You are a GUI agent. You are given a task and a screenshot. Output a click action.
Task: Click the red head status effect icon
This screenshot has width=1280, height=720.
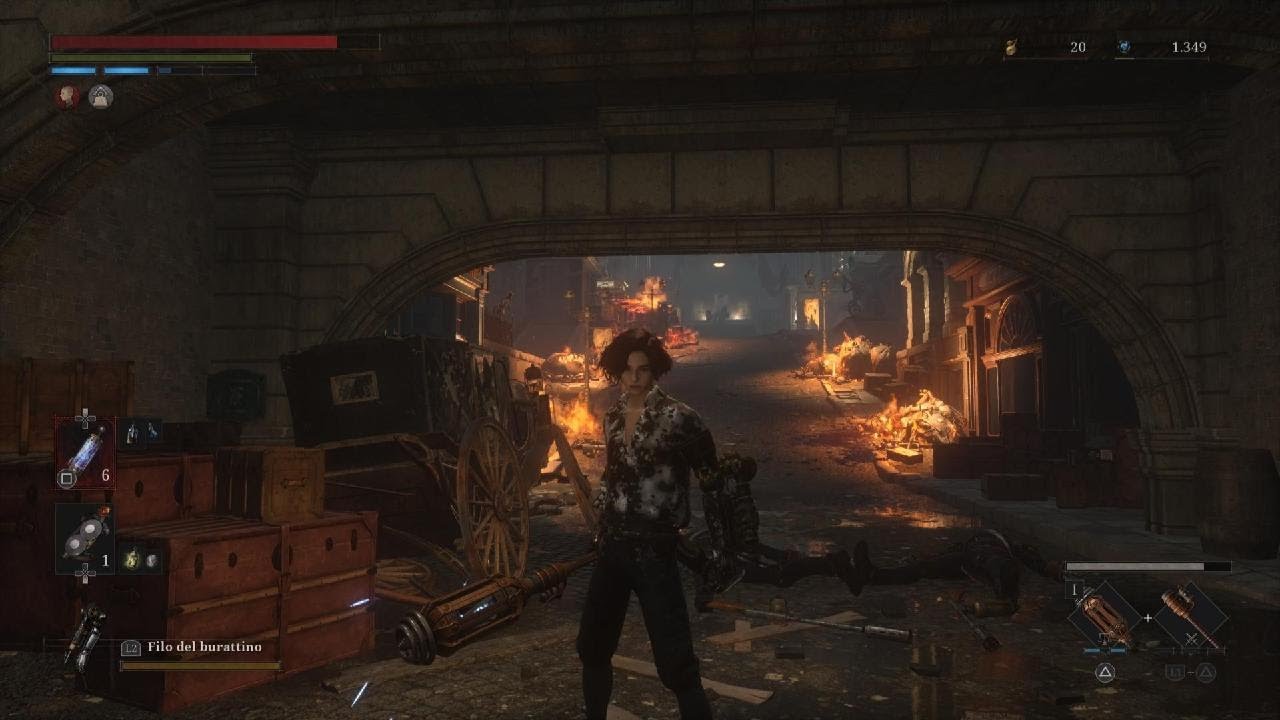(67, 96)
